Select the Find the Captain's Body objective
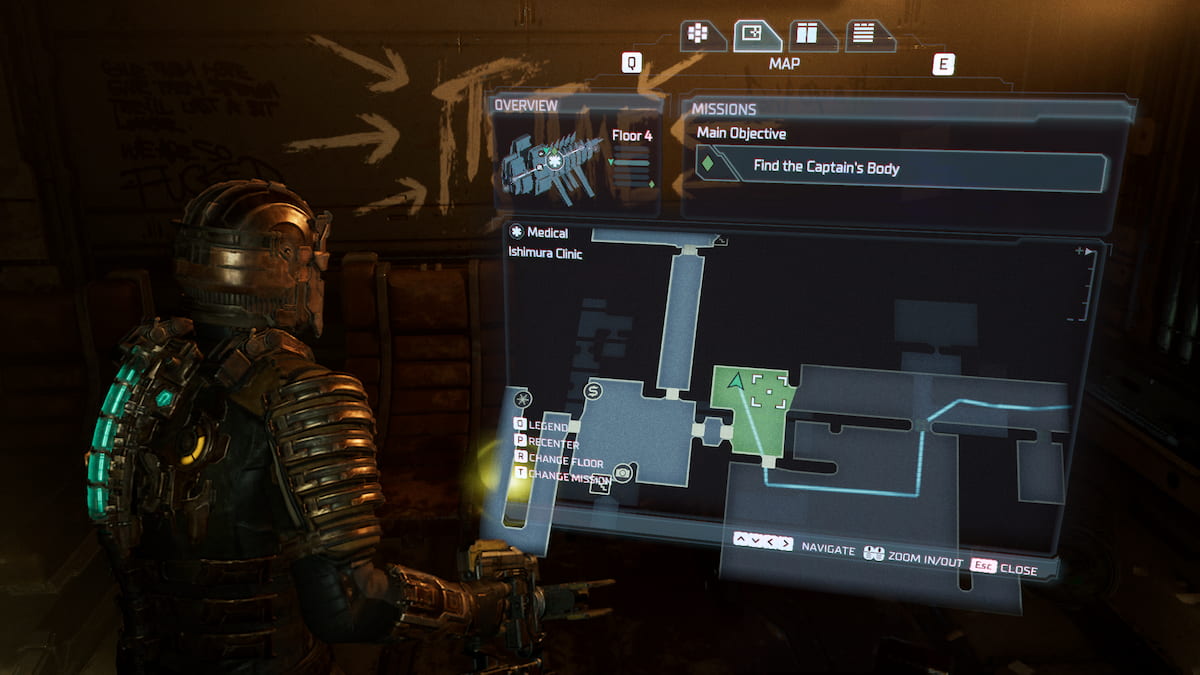The width and height of the screenshot is (1200, 675). pos(902,168)
